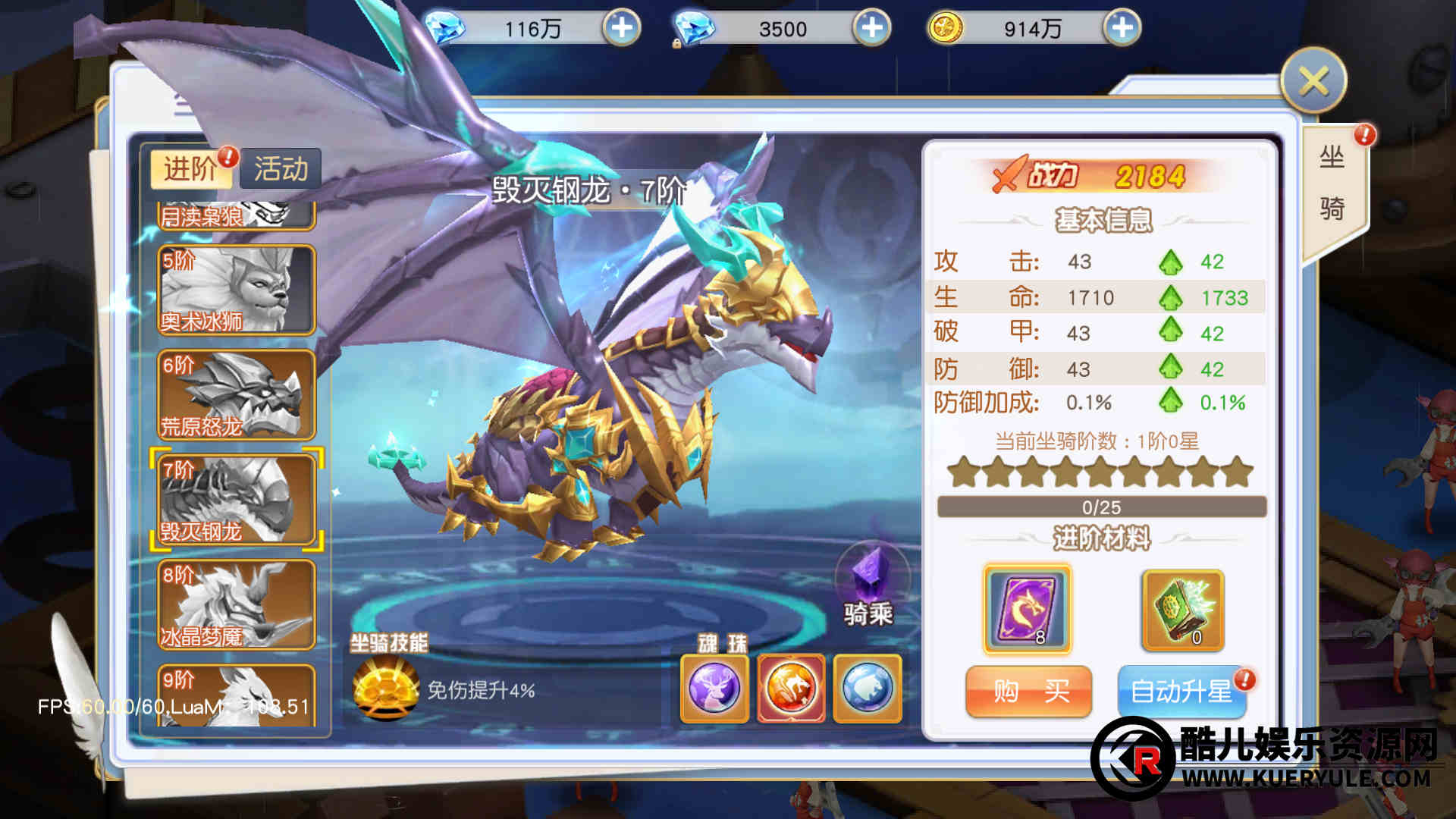Select the 7阶 毁灭钢龙 mount
Screen dimensions: 1456x819
click(236, 500)
